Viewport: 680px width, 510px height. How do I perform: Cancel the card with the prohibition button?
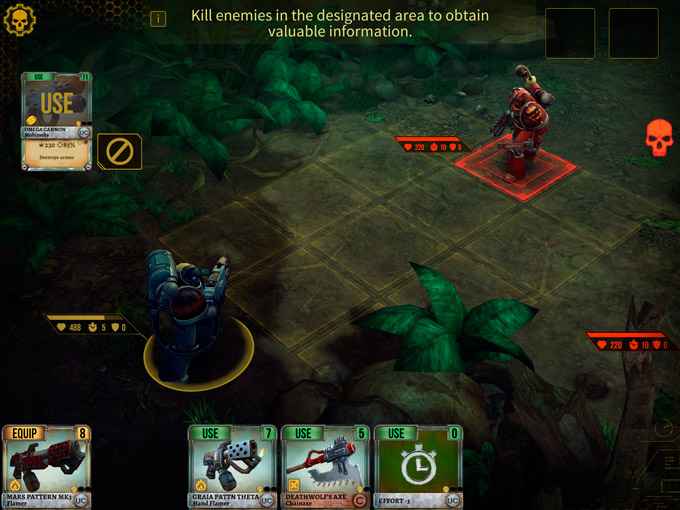click(x=119, y=152)
